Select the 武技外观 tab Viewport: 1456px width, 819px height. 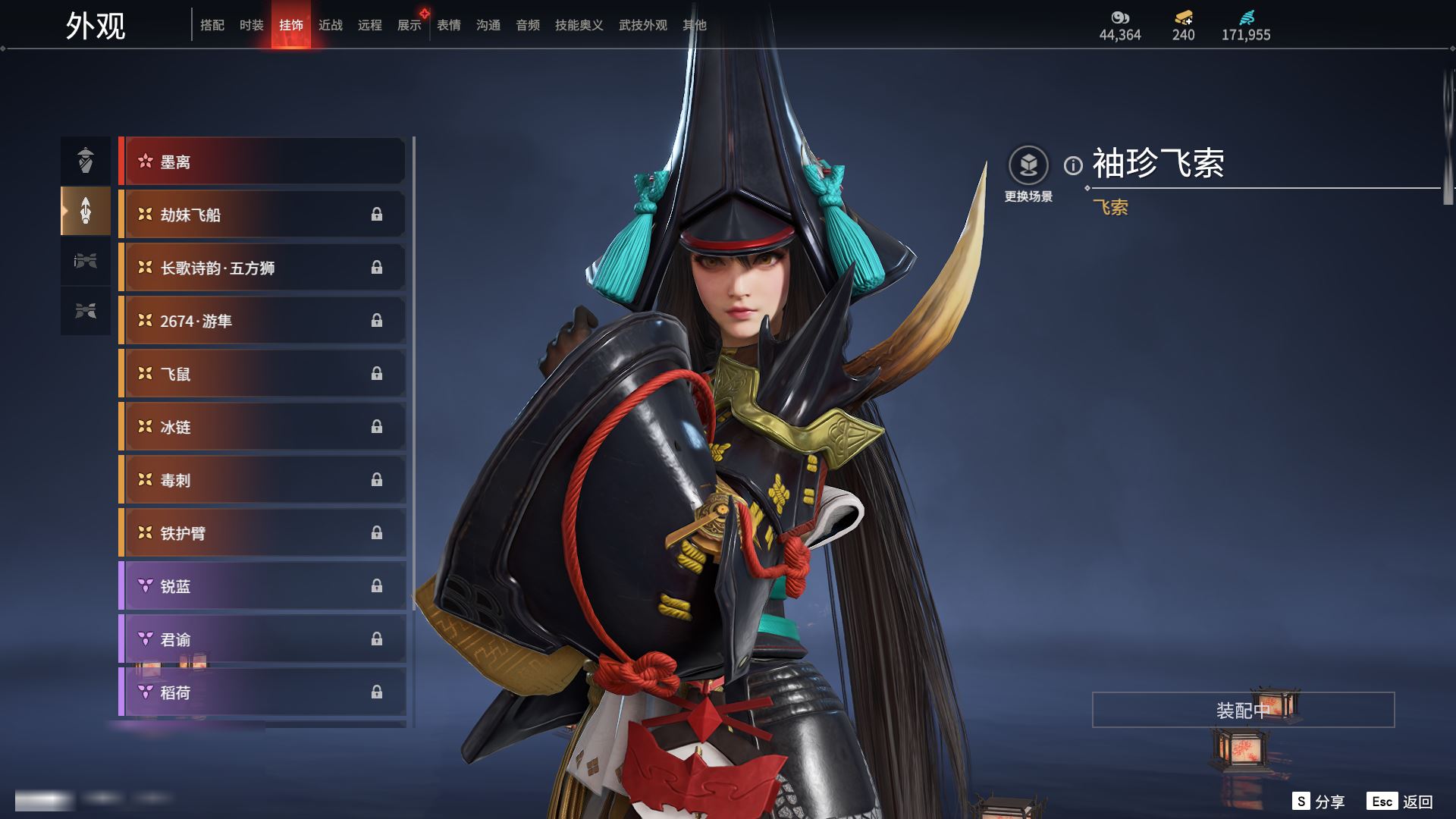pyautogui.click(x=643, y=25)
